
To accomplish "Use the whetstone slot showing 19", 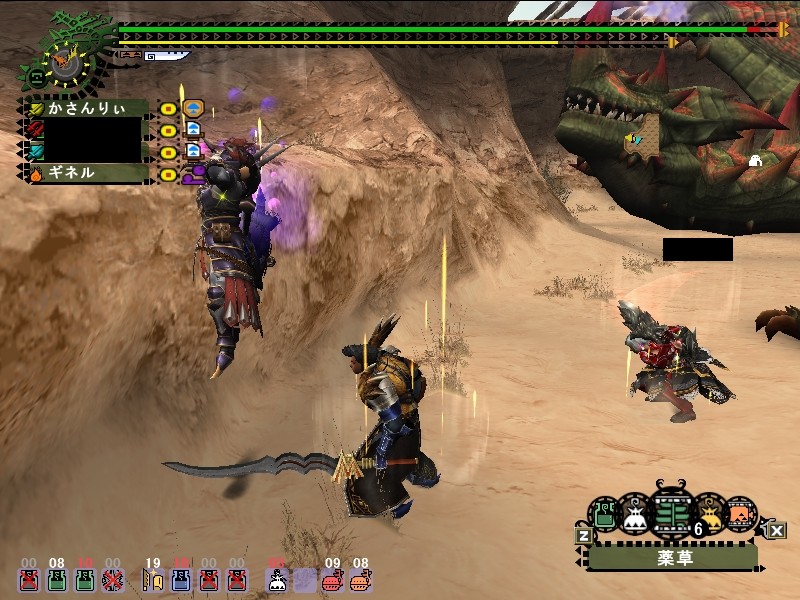I will coord(152,579).
